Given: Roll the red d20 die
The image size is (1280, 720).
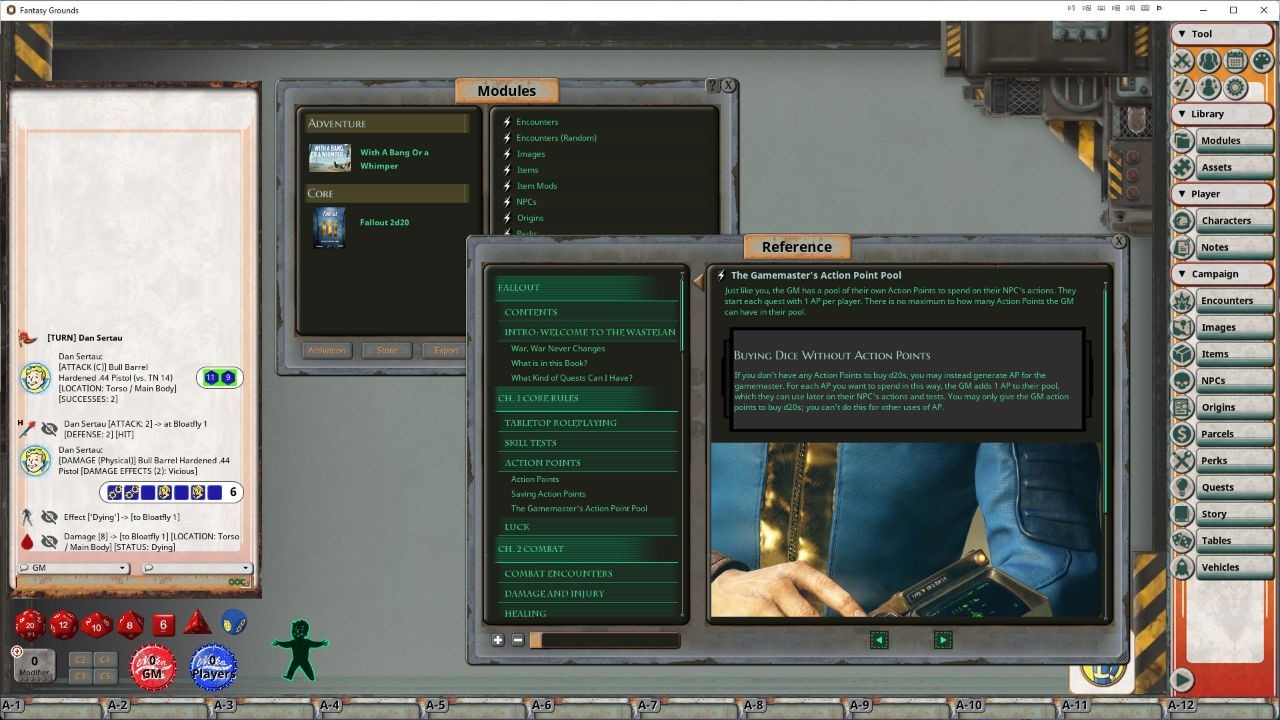Looking at the screenshot, I should (x=28, y=623).
